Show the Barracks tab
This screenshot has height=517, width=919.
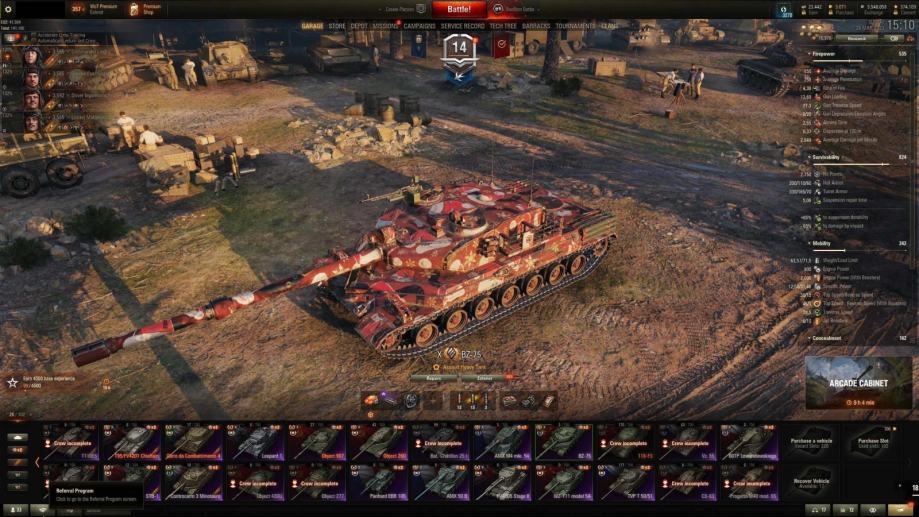(536, 26)
